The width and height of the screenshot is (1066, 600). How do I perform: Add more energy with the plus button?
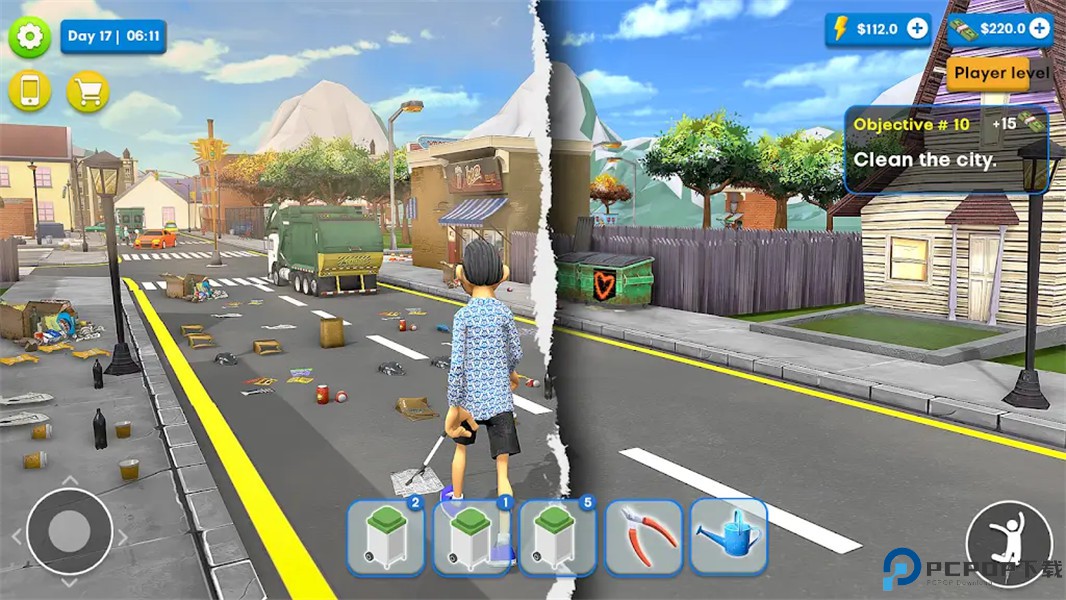pos(917,29)
